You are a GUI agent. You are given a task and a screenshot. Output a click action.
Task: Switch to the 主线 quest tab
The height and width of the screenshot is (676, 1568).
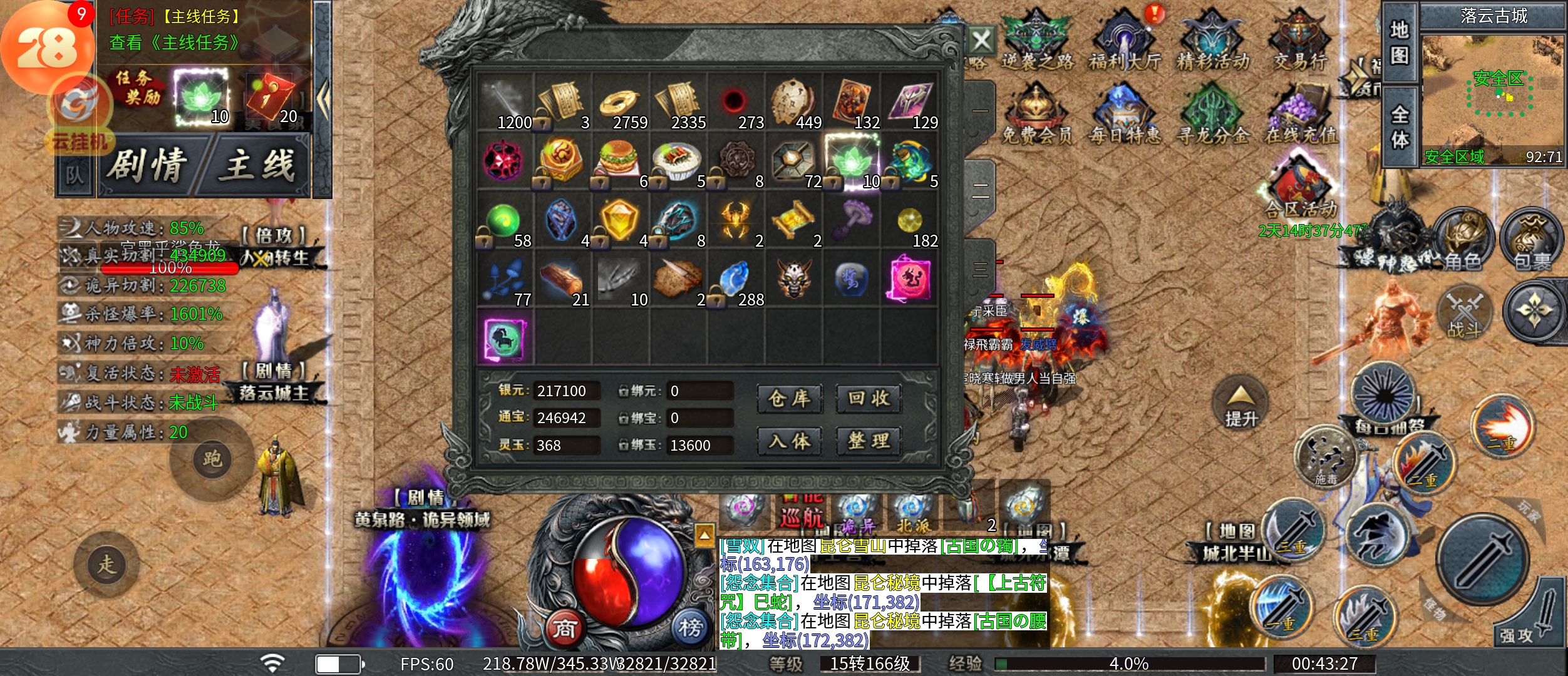(x=258, y=166)
